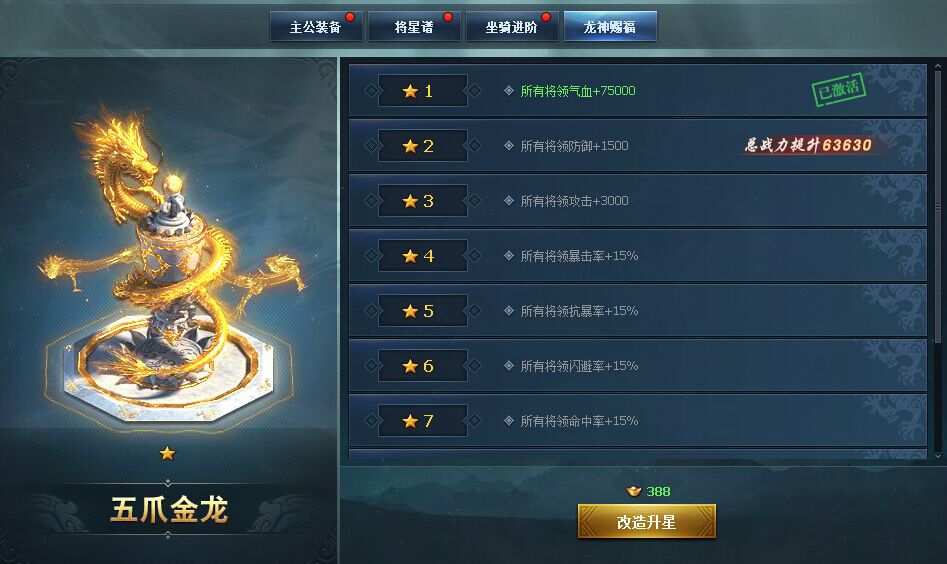Select the star 7 命中率+15% row

pyautogui.click(x=637, y=421)
